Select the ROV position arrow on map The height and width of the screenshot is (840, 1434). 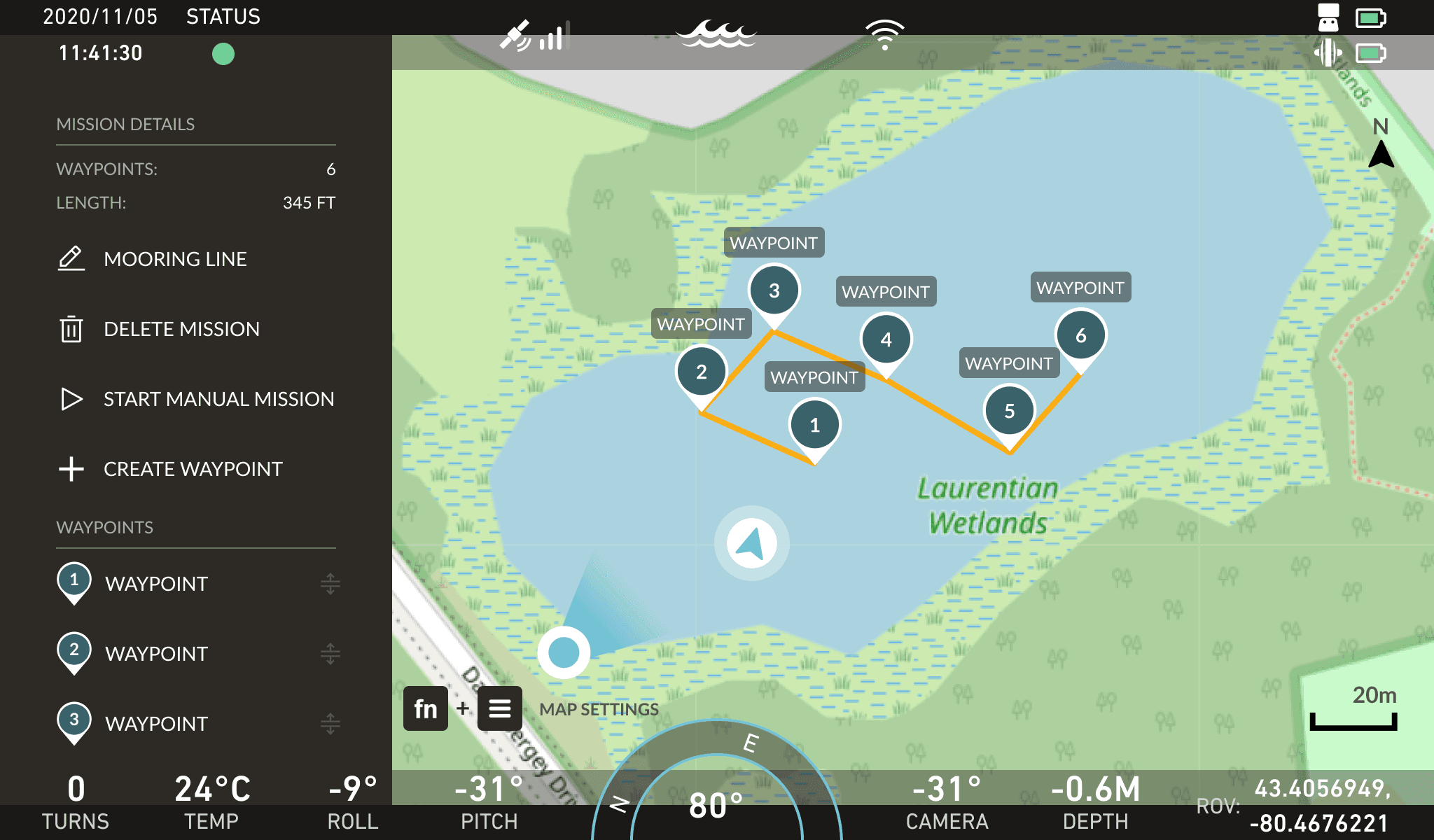(x=751, y=543)
